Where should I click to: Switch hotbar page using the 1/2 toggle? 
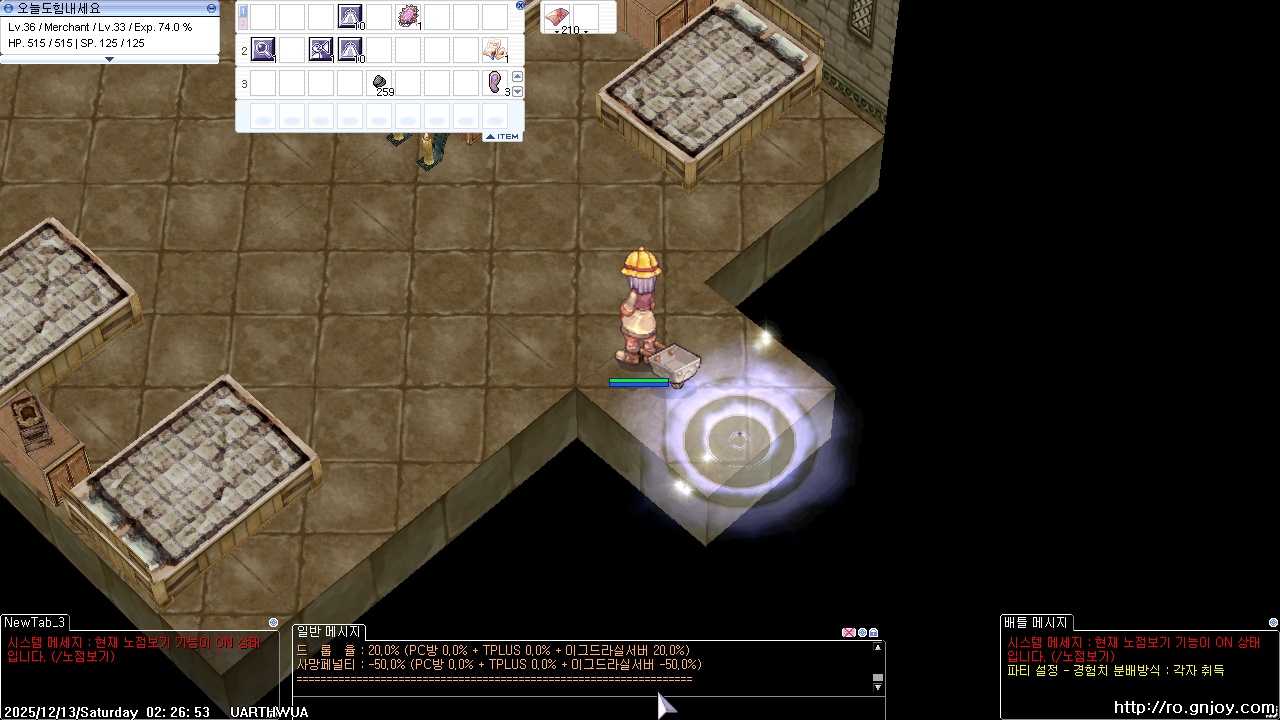pyautogui.click(x=242, y=16)
